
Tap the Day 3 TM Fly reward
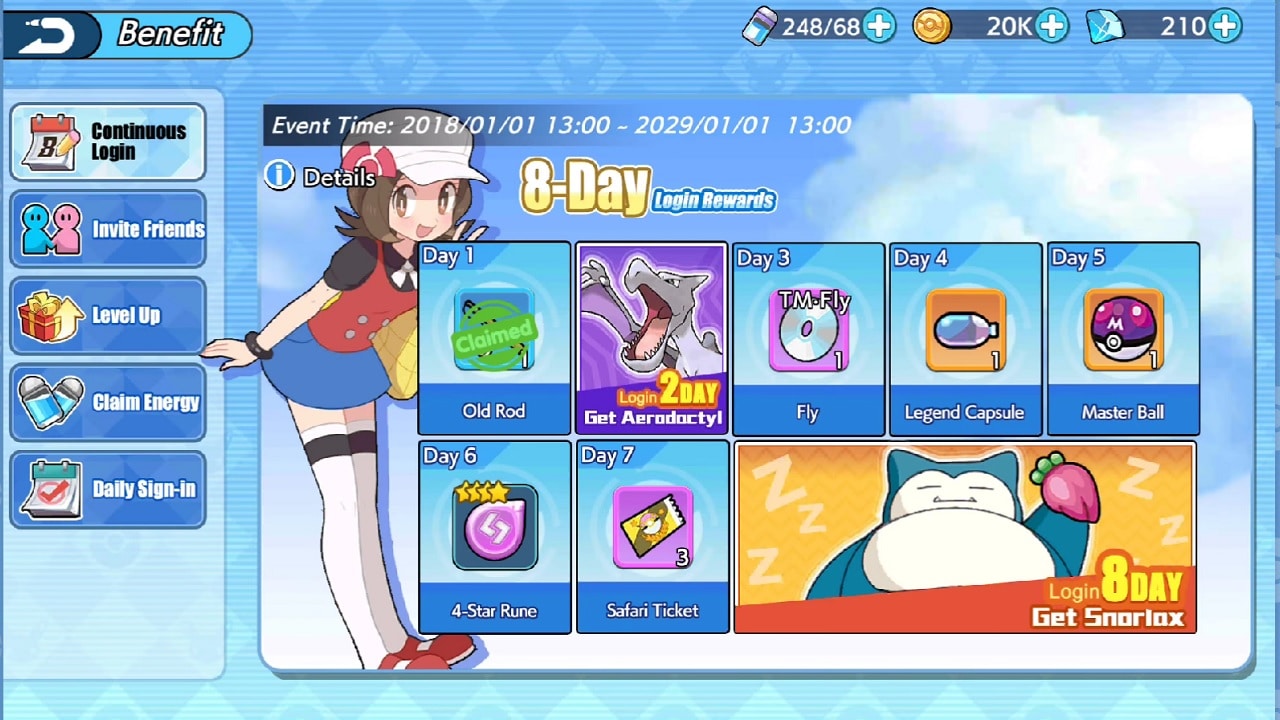(x=808, y=338)
